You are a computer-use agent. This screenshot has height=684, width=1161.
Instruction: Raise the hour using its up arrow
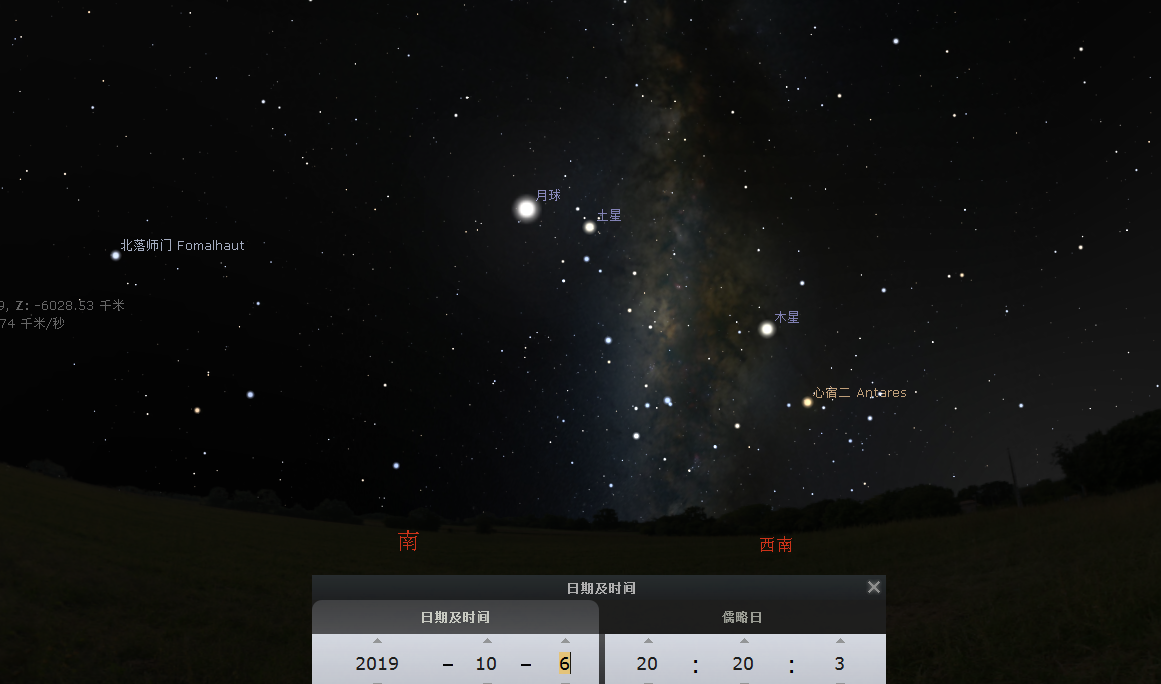648,641
